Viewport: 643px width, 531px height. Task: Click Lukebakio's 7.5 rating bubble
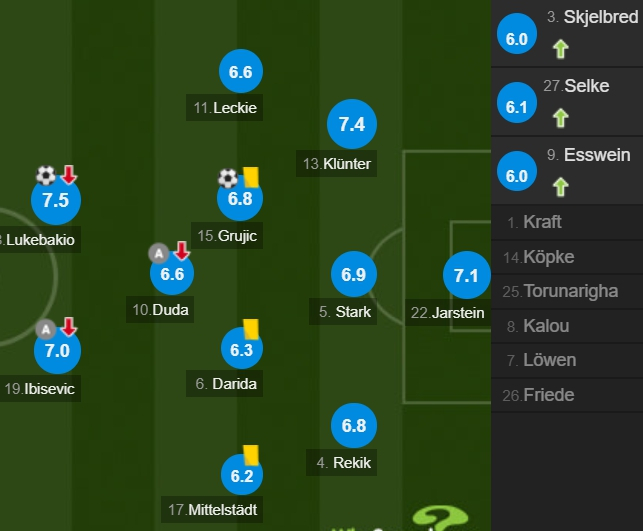coord(56,200)
